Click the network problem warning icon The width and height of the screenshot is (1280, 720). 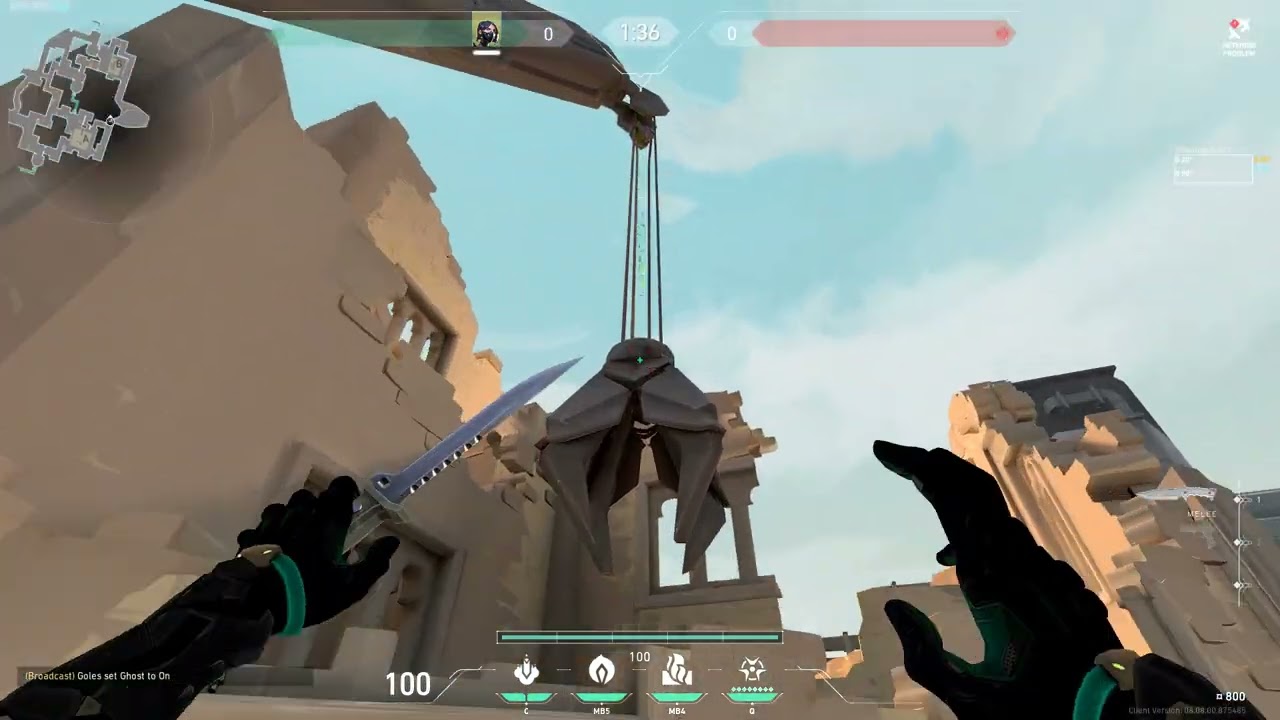point(1235,25)
